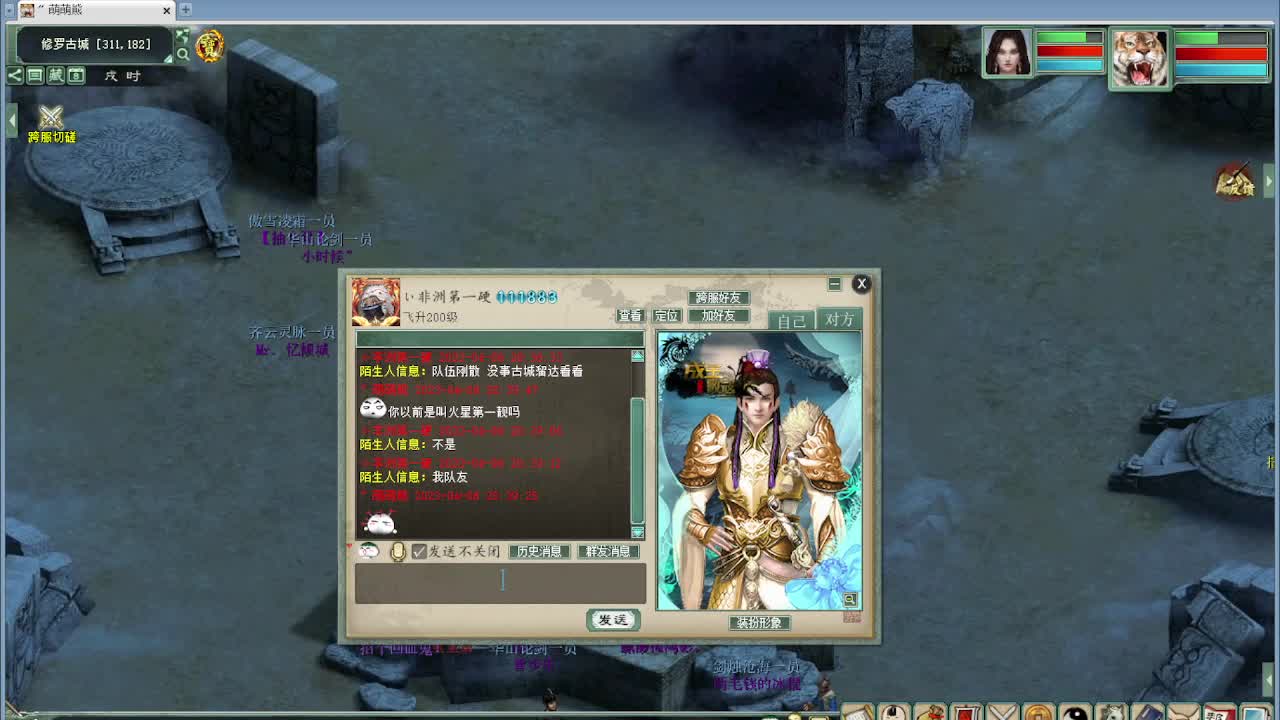1280x720 pixels.
Task: Open 历史消息 message history
Action: pos(538,550)
